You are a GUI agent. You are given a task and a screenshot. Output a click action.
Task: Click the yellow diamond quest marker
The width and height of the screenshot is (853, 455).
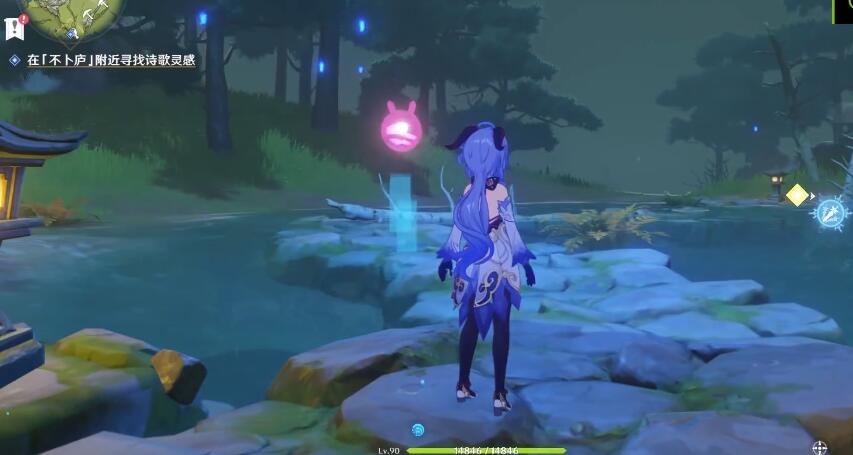pos(796,195)
